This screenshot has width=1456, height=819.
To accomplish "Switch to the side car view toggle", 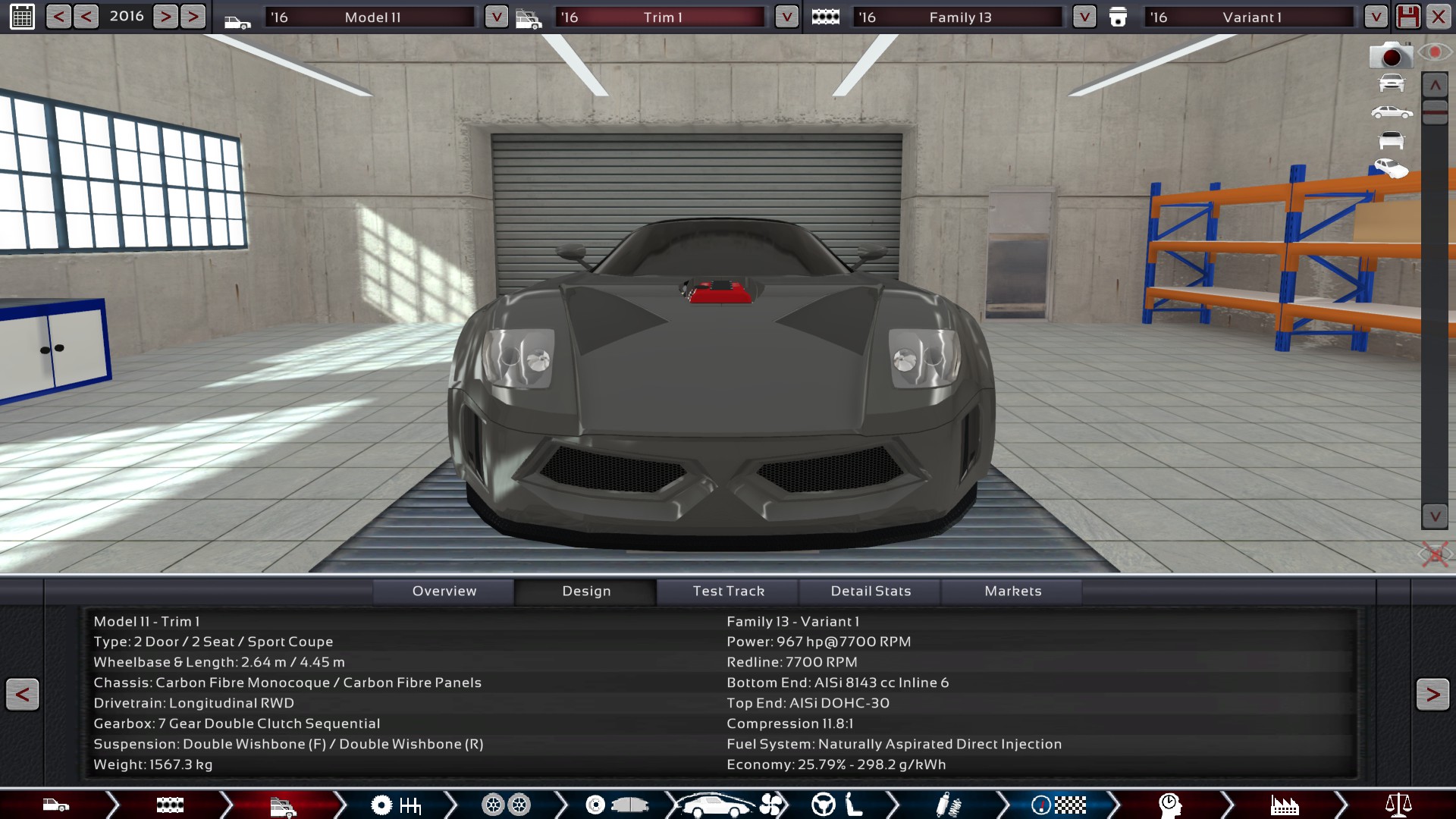I will pos(1391,111).
